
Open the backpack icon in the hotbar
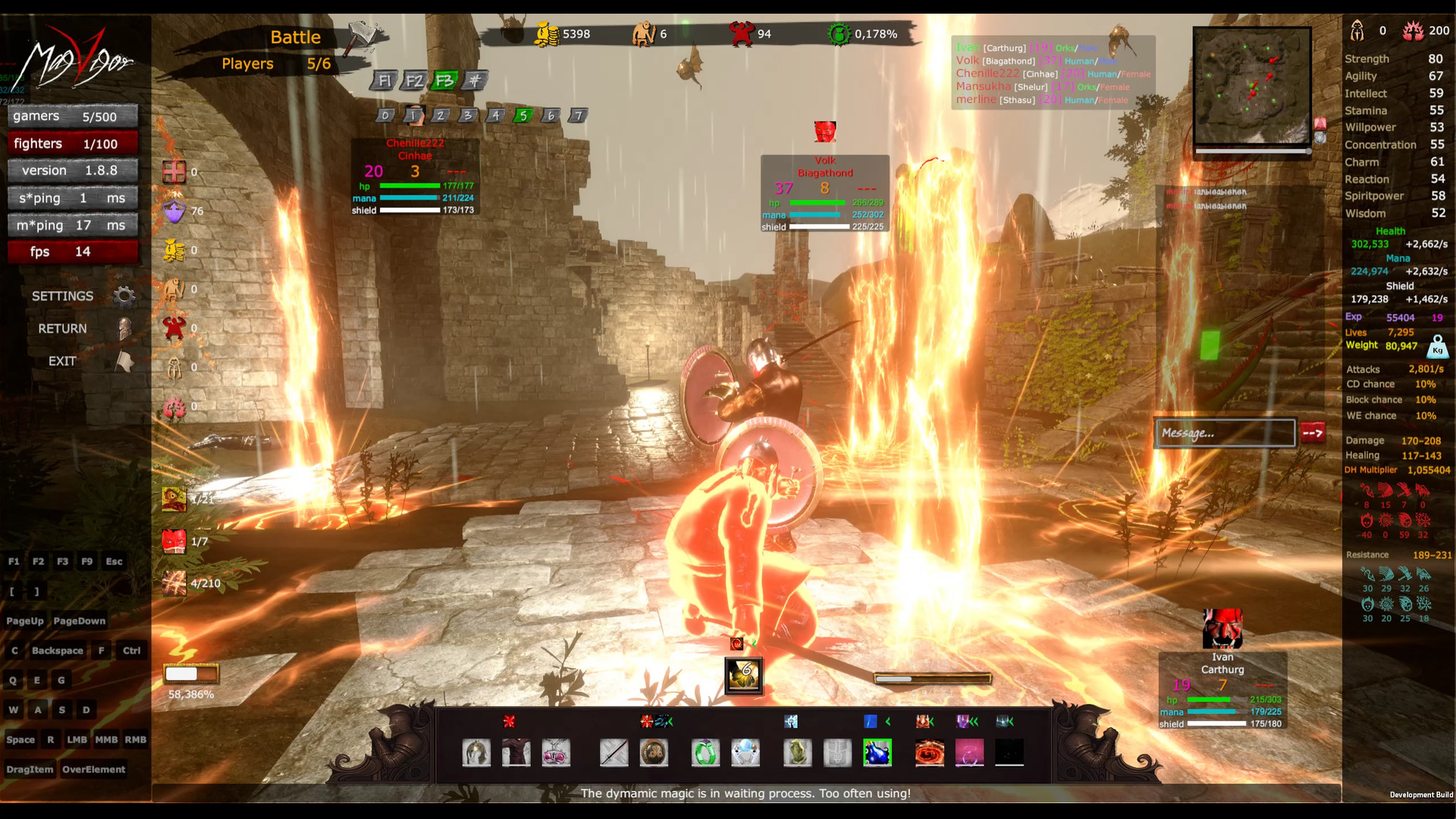[839, 752]
